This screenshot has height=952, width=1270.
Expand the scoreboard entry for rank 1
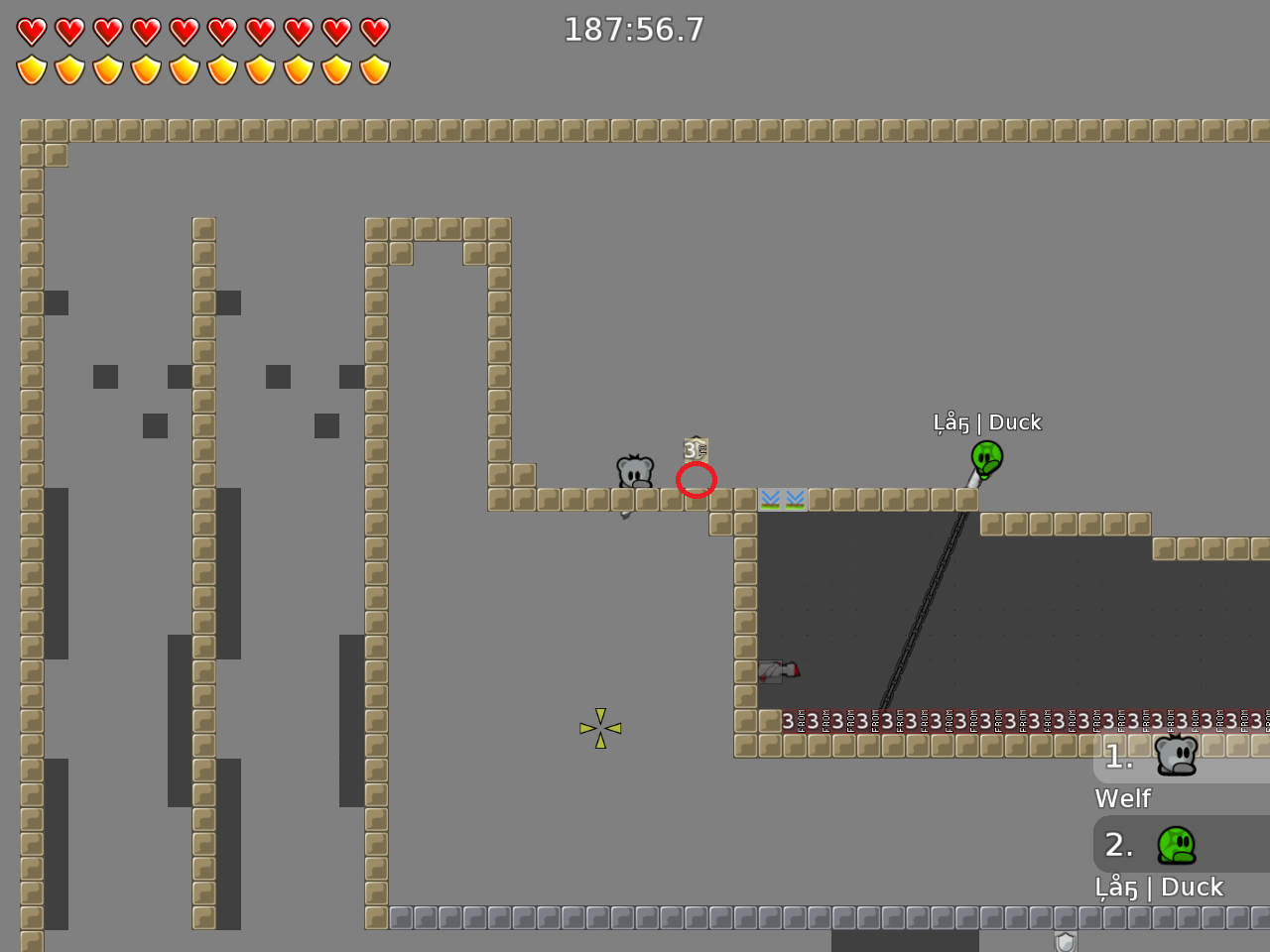pyautogui.click(x=1176, y=756)
